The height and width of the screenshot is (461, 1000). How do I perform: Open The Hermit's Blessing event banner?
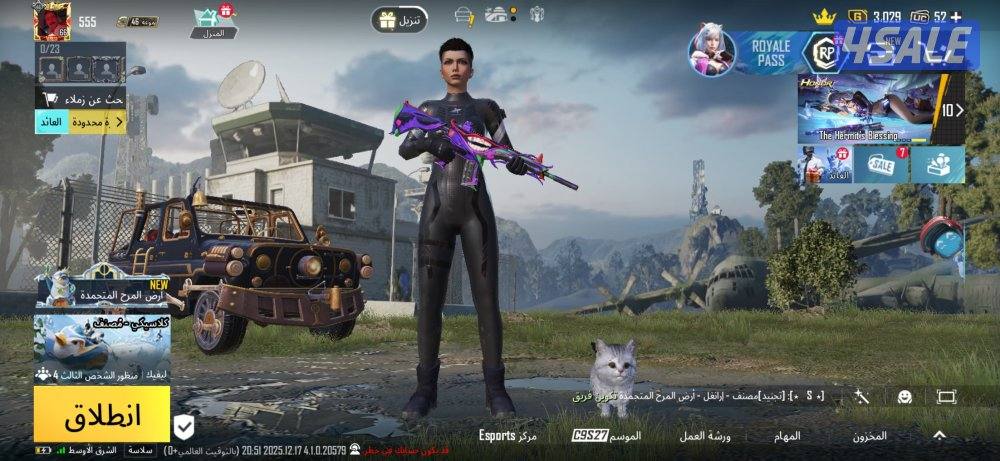tap(868, 109)
